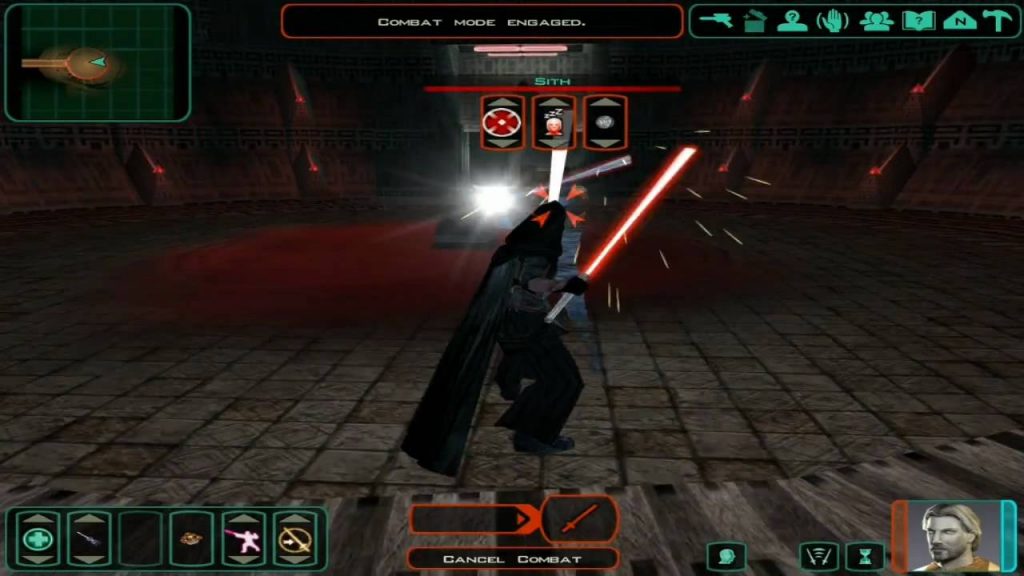Open the Journal book icon

click(917, 21)
